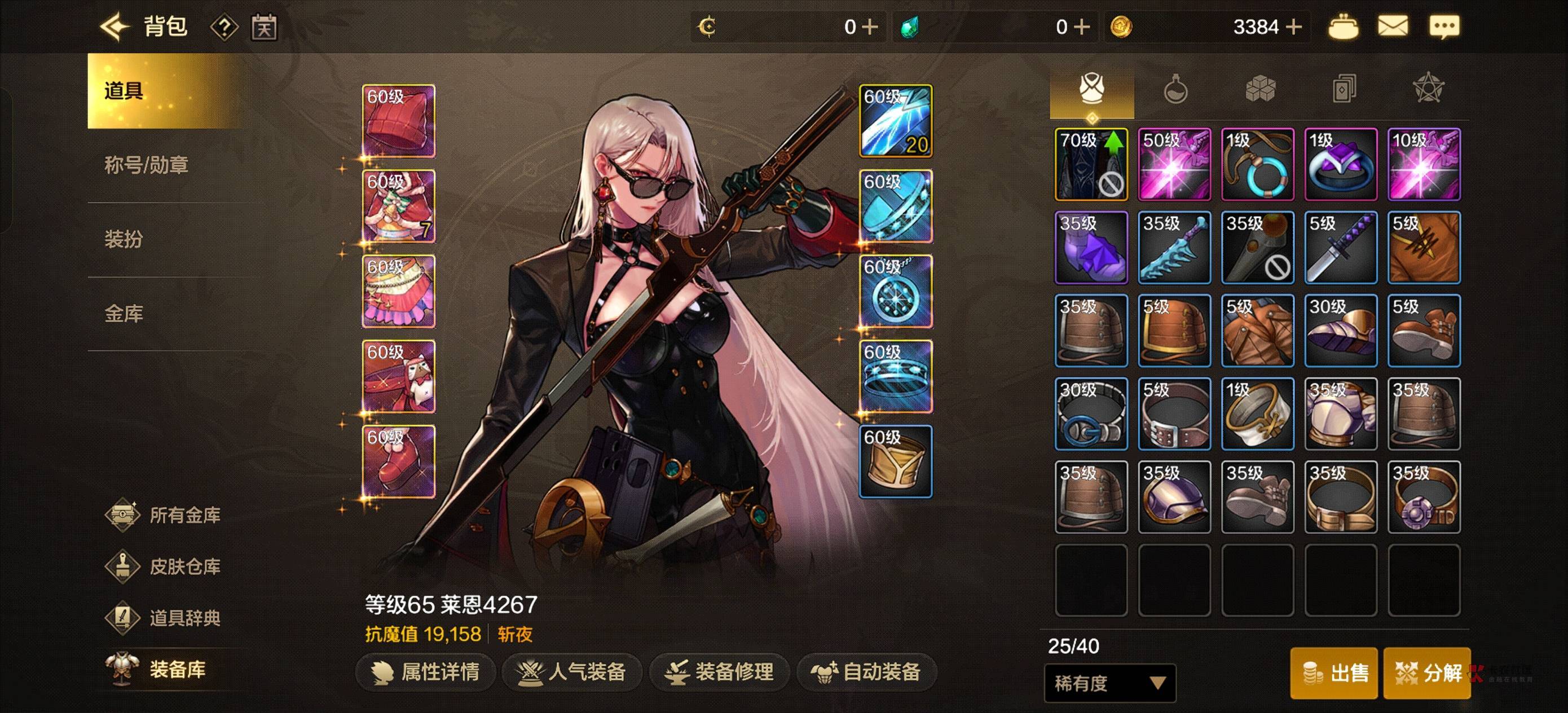Click the 出售 sell button
1568x713 pixels.
pos(1334,673)
